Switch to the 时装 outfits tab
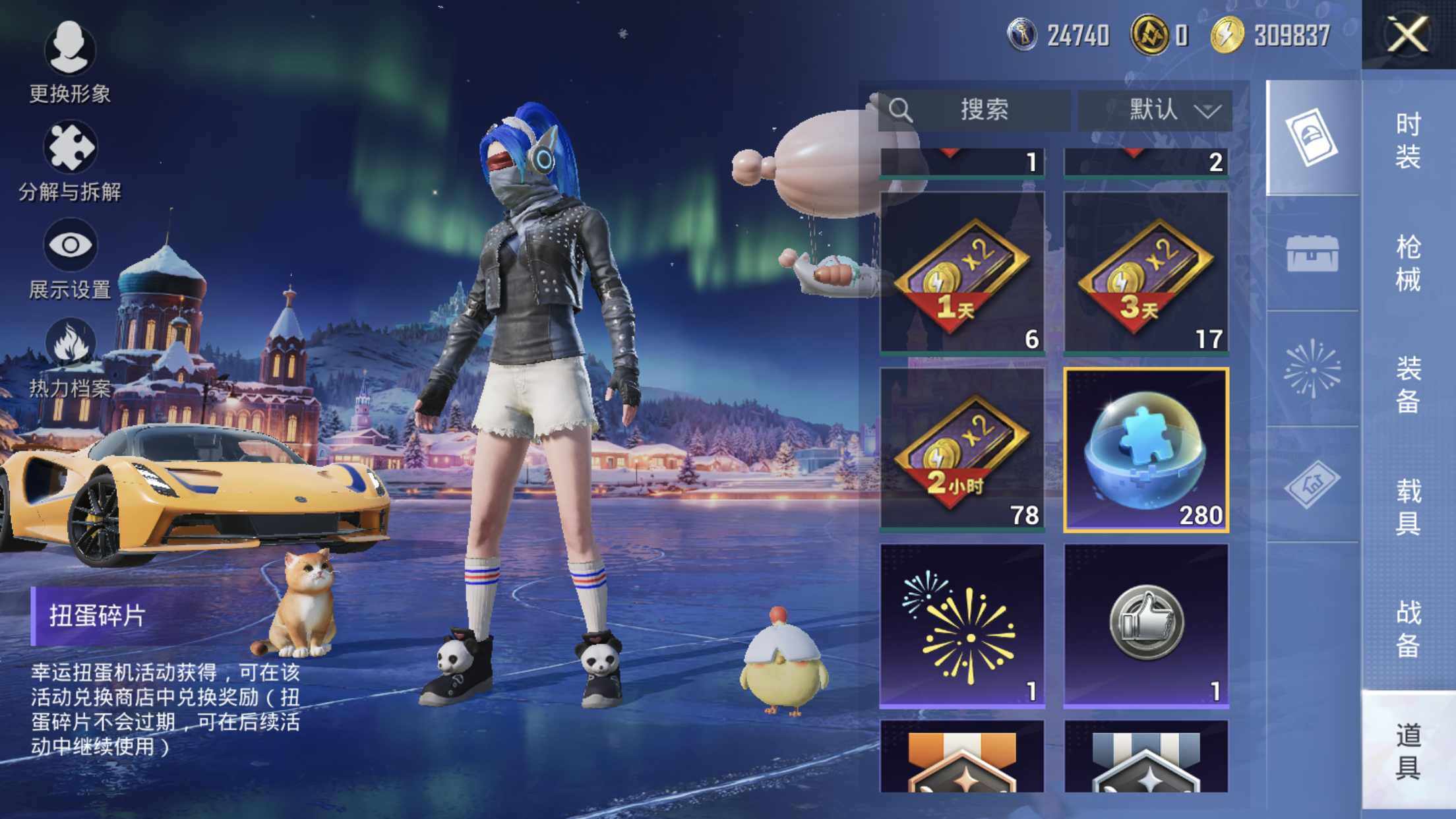This screenshot has width=1456, height=819. point(1408,140)
